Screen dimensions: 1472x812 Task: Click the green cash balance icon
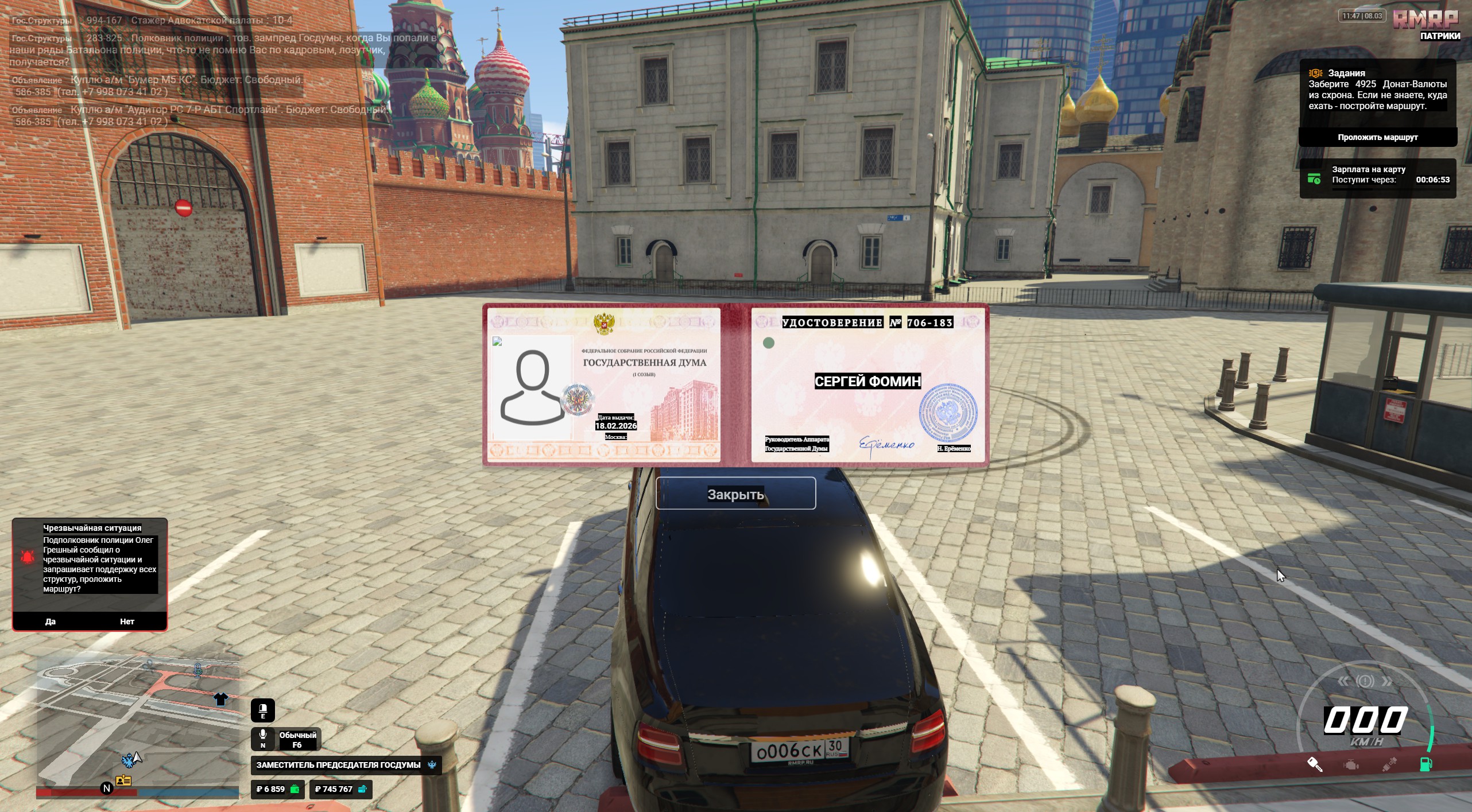pos(295,789)
